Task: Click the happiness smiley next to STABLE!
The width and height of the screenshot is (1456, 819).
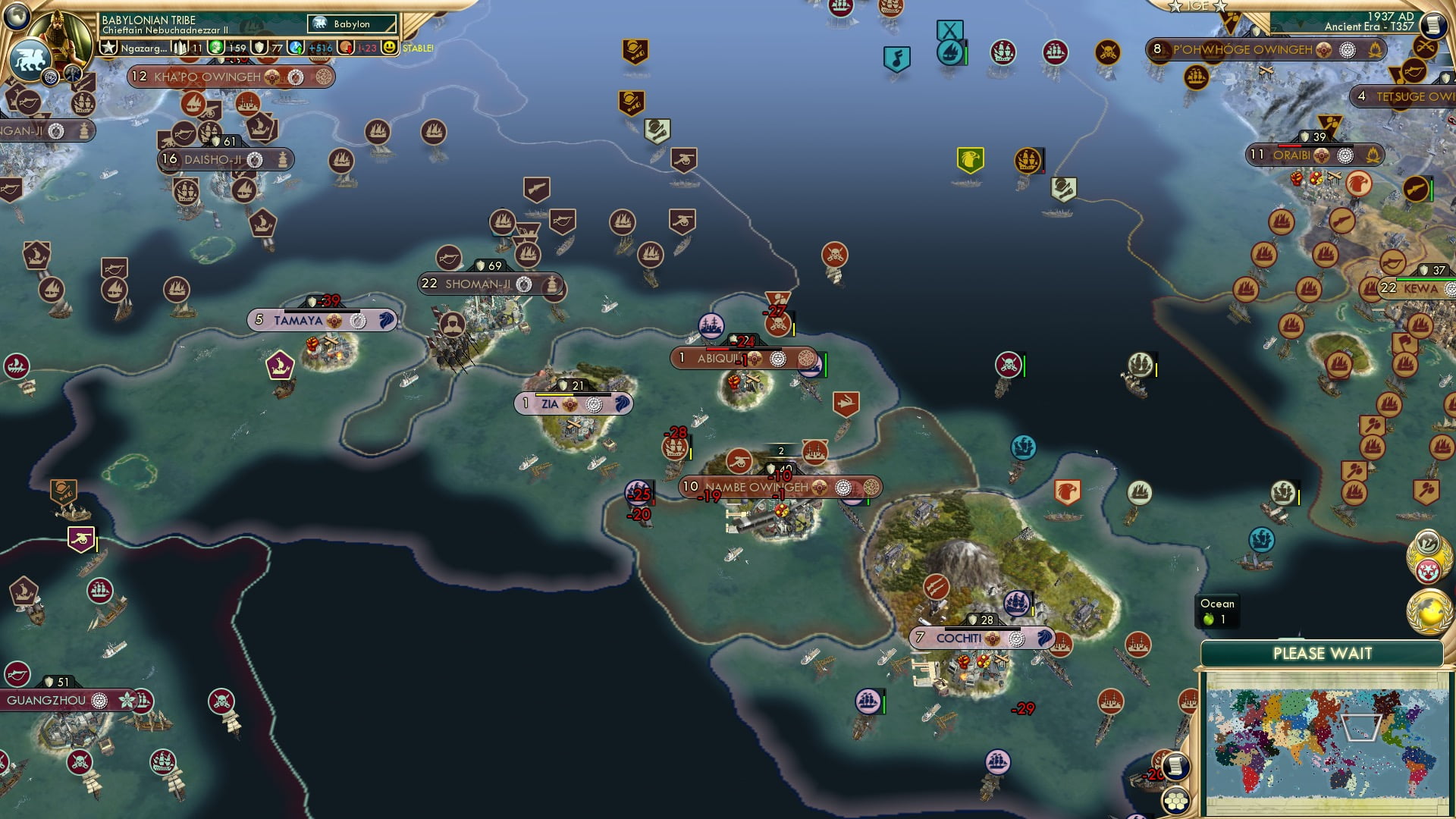Action: (388, 47)
